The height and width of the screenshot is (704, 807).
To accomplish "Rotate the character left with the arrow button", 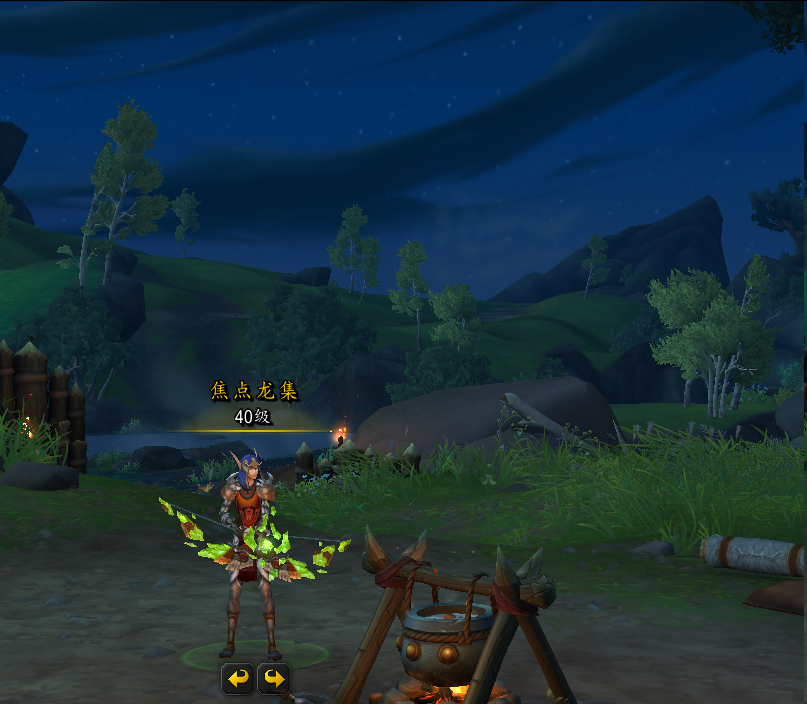I will click(237, 679).
